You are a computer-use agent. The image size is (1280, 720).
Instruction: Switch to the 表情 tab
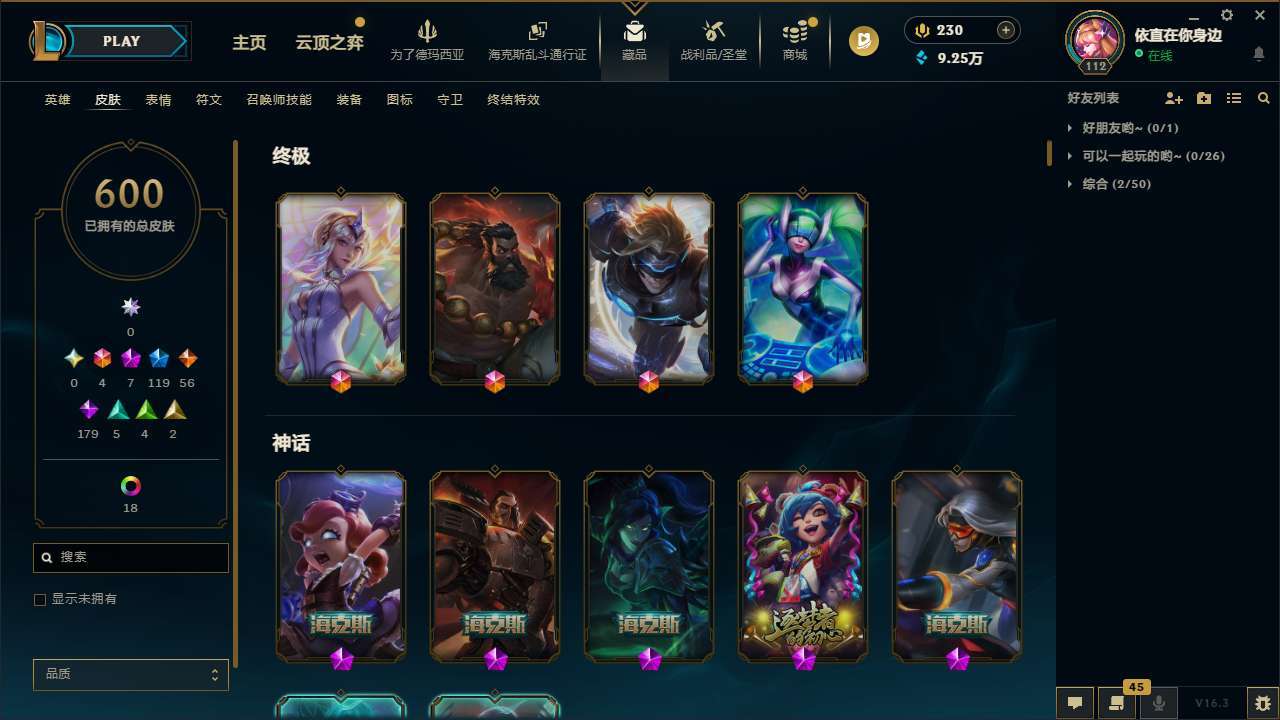[x=158, y=100]
